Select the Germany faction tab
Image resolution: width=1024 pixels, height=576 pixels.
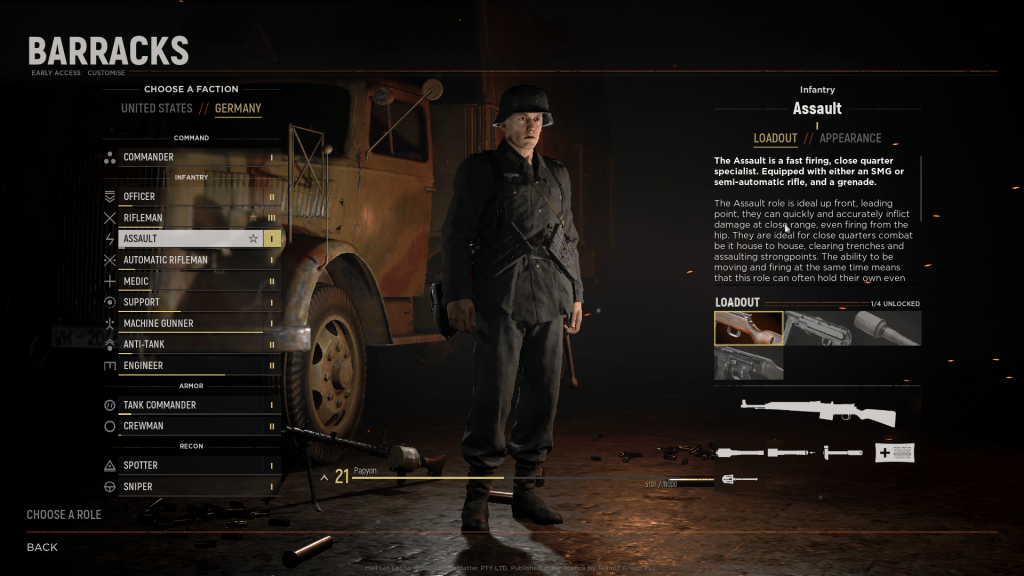pyautogui.click(x=238, y=108)
